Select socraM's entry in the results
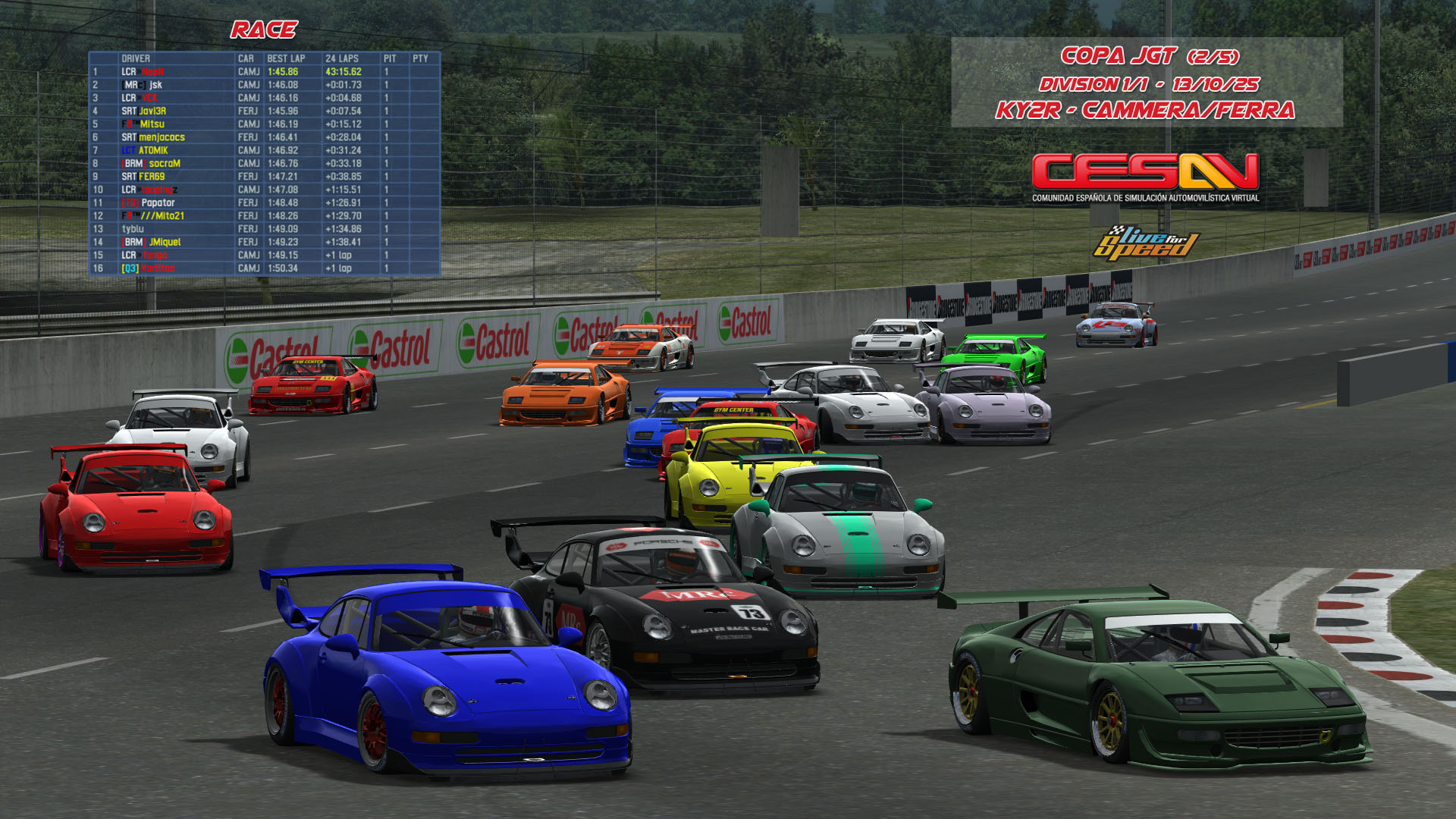The height and width of the screenshot is (819, 1456). click(164, 163)
